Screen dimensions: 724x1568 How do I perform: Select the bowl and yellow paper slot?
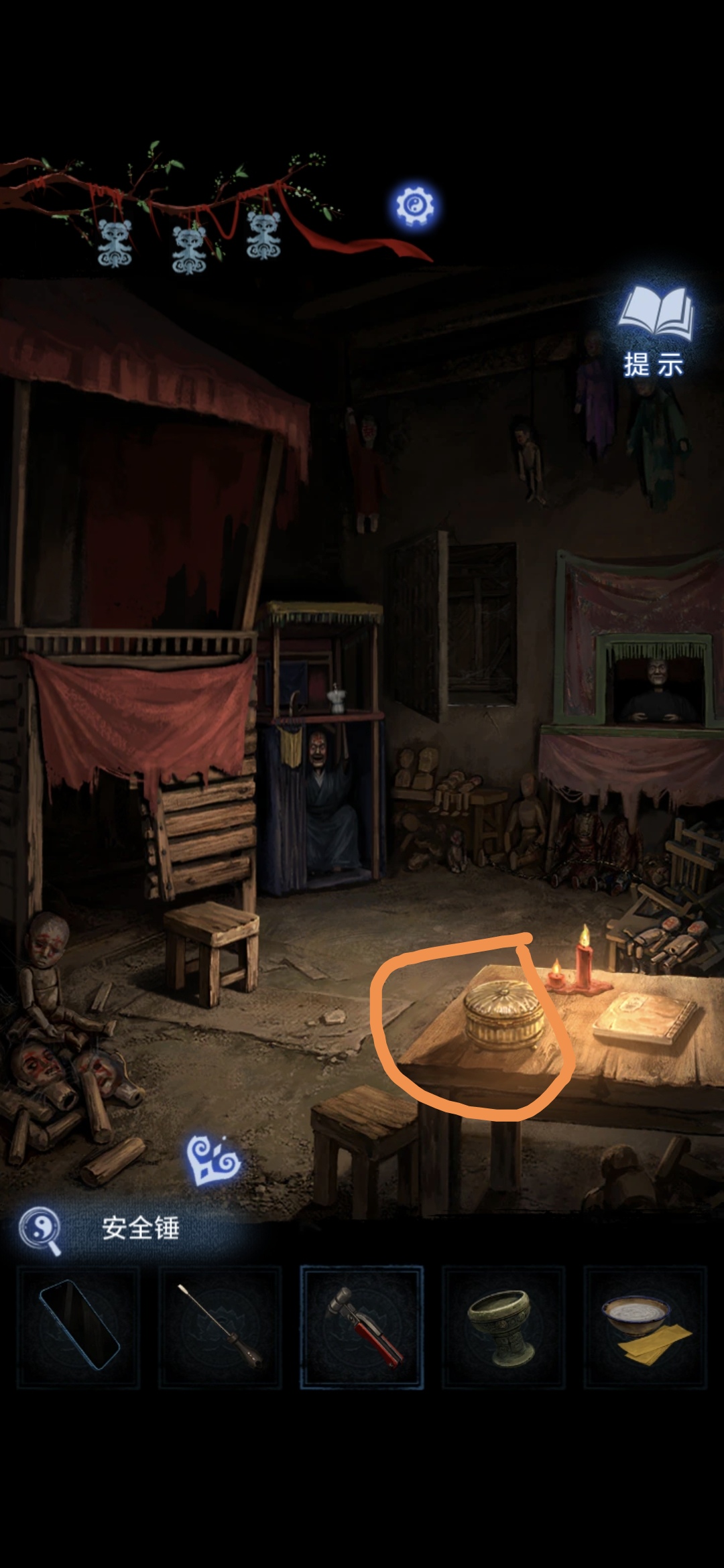[x=645, y=1327]
